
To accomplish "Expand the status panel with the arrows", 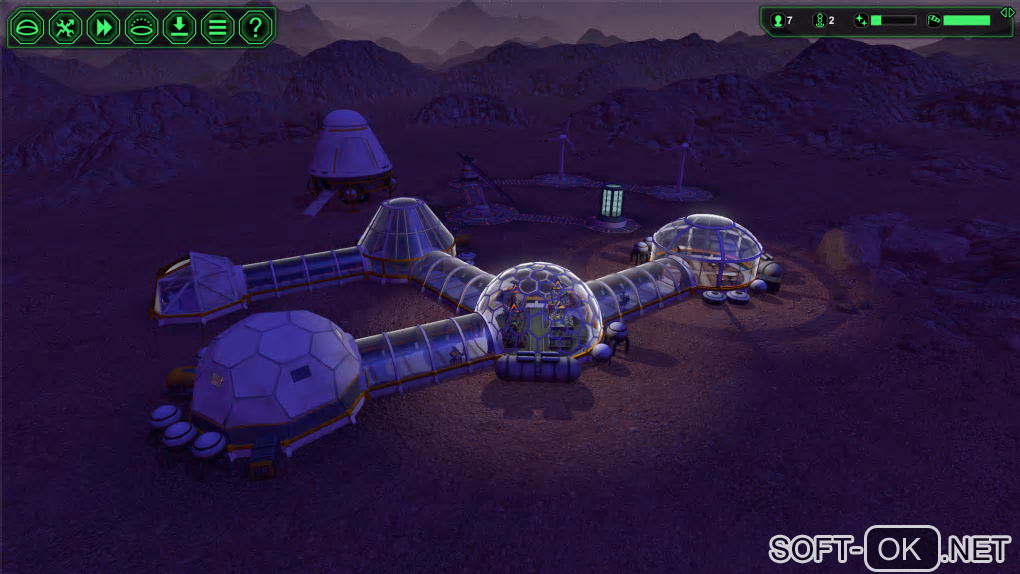I will click(x=1007, y=12).
